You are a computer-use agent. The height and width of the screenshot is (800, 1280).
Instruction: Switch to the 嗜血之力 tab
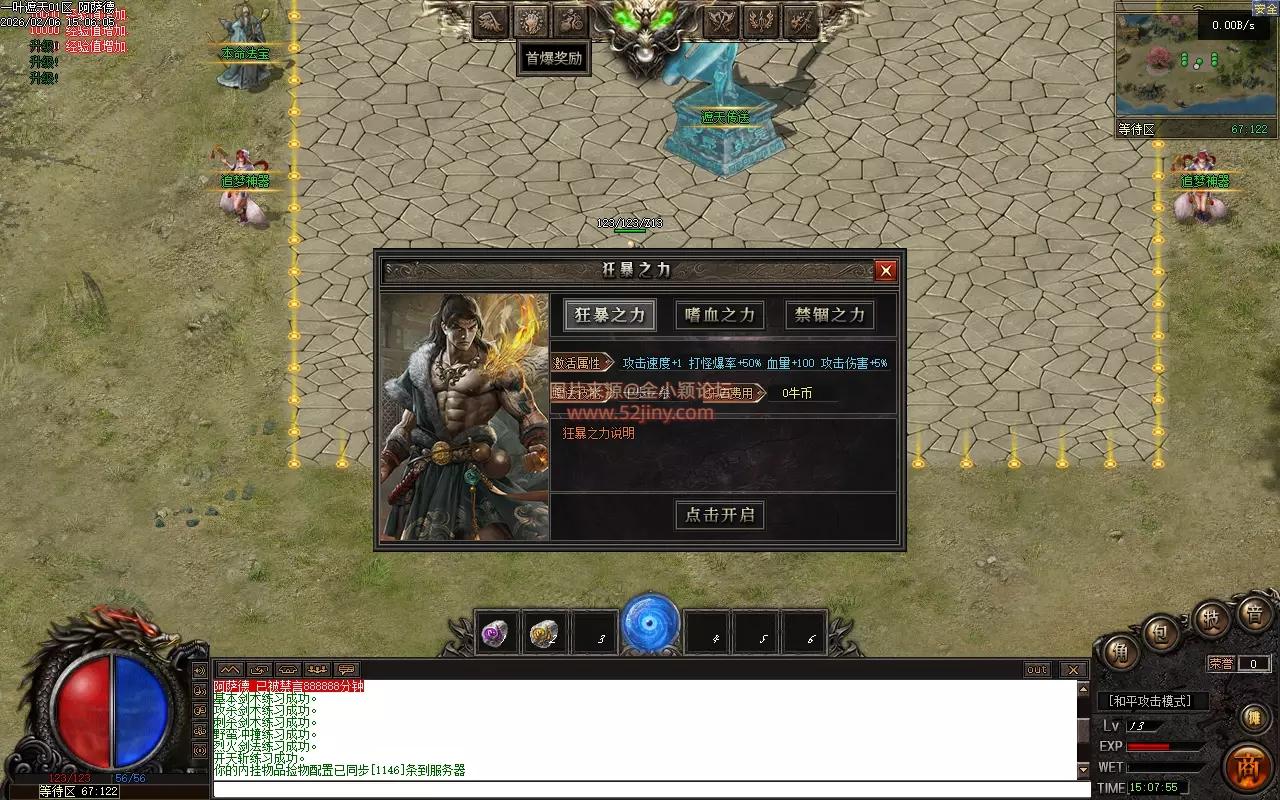click(x=719, y=315)
